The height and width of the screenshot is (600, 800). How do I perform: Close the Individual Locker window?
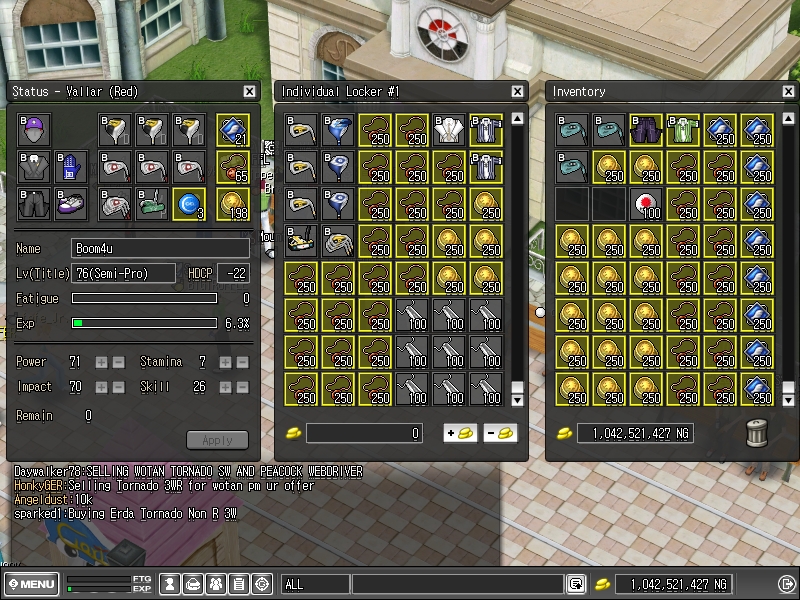pyautogui.click(x=517, y=92)
